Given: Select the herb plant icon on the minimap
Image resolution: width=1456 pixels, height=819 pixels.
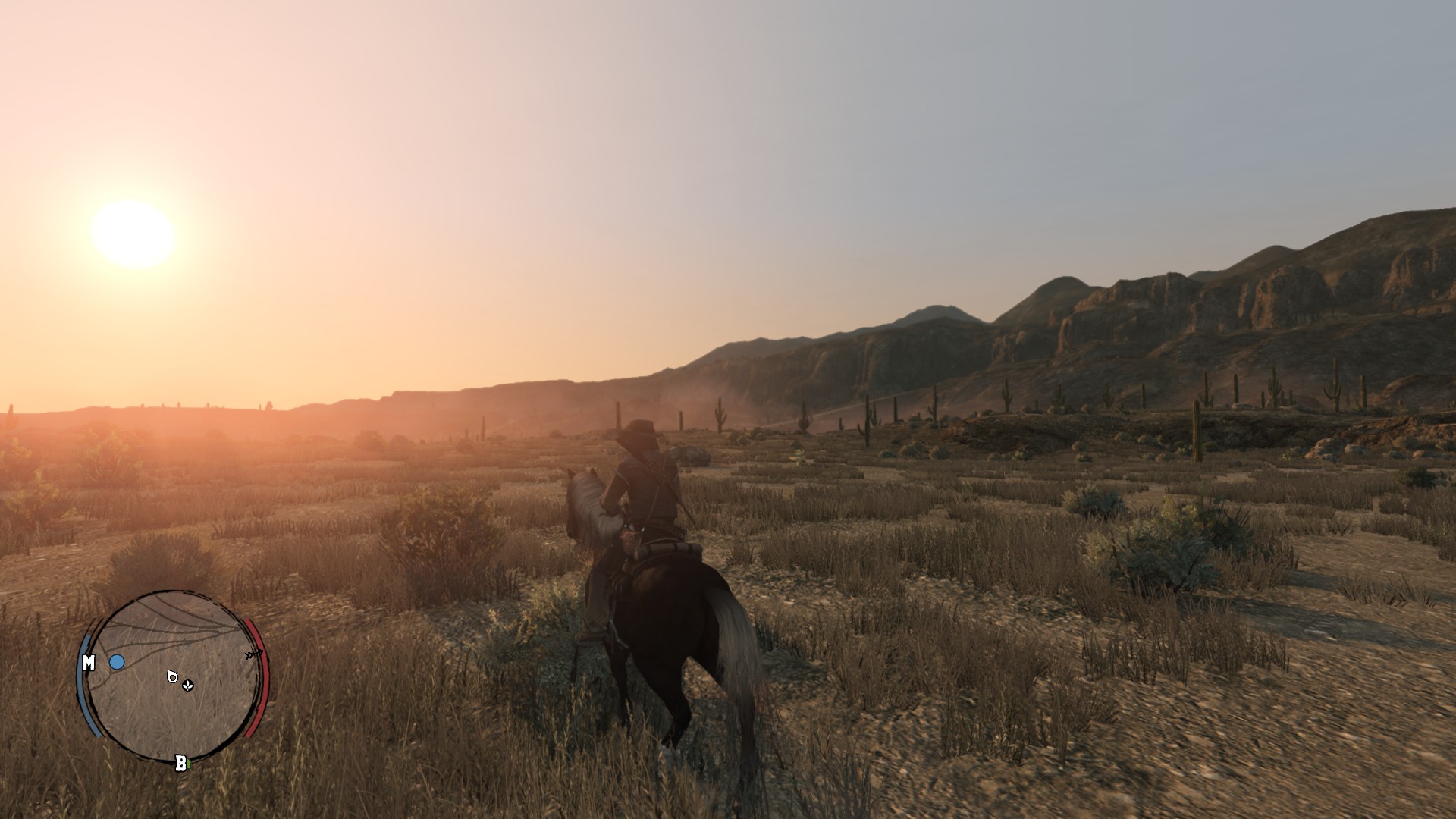Looking at the screenshot, I should click(187, 686).
